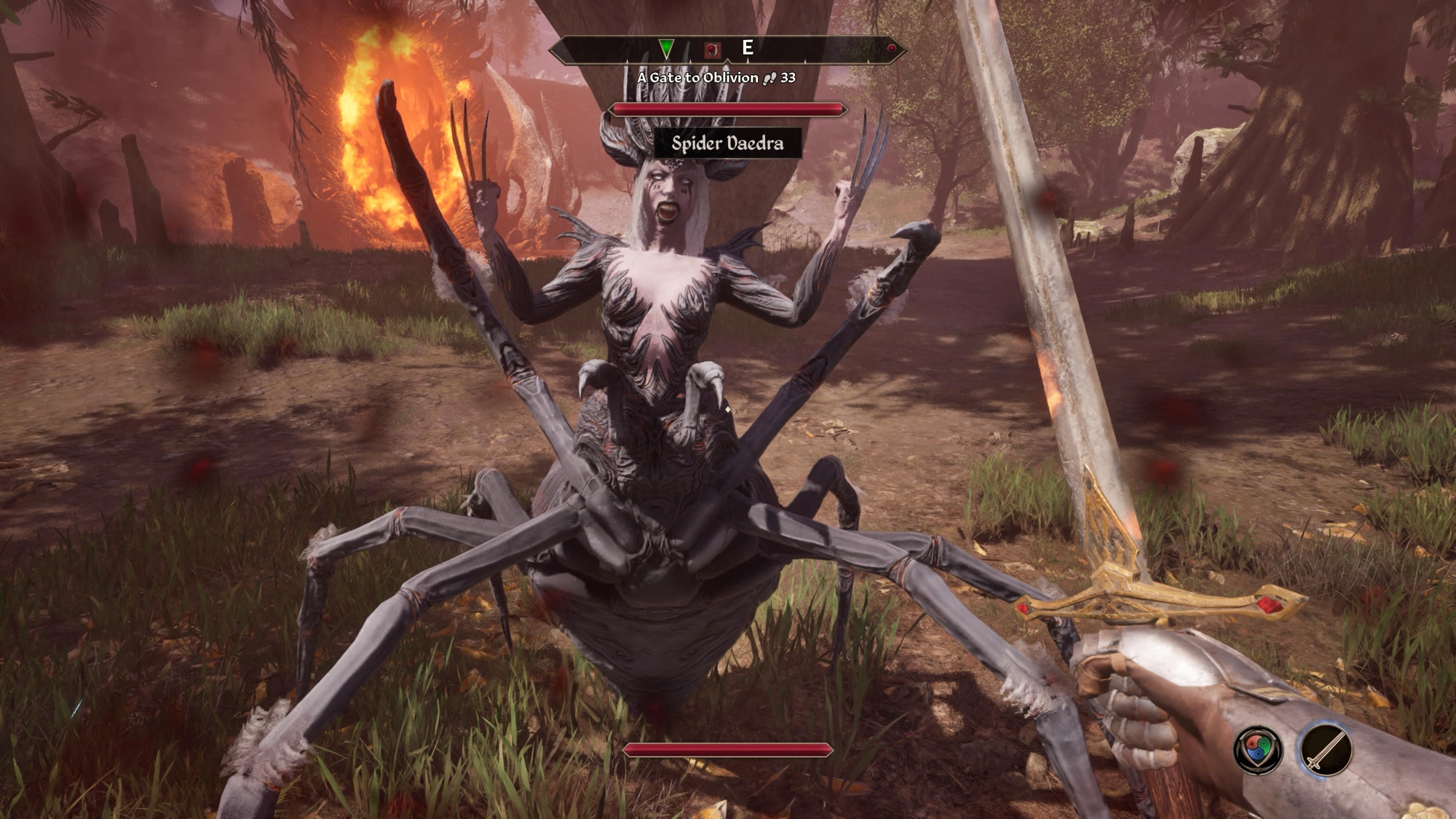Click the green quest marker on the compass
This screenshot has width=1456, height=819.
[666, 49]
